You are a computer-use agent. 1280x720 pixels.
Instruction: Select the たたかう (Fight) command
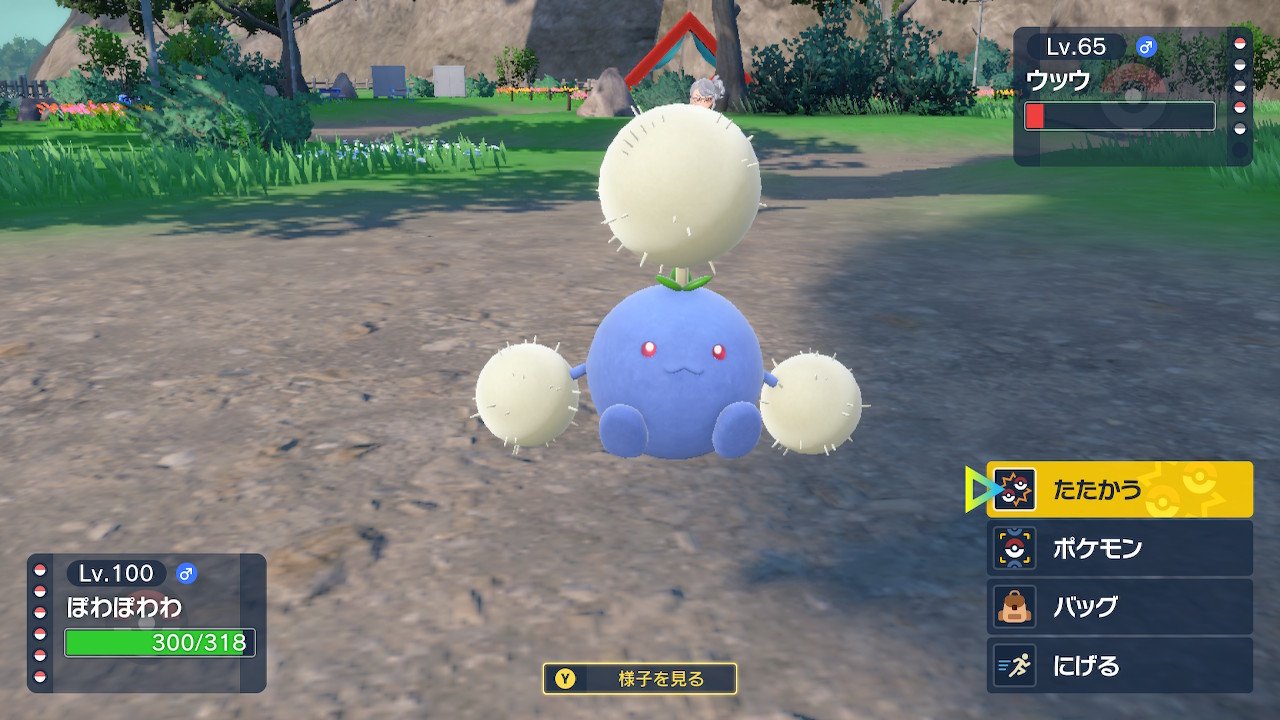point(1119,490)
